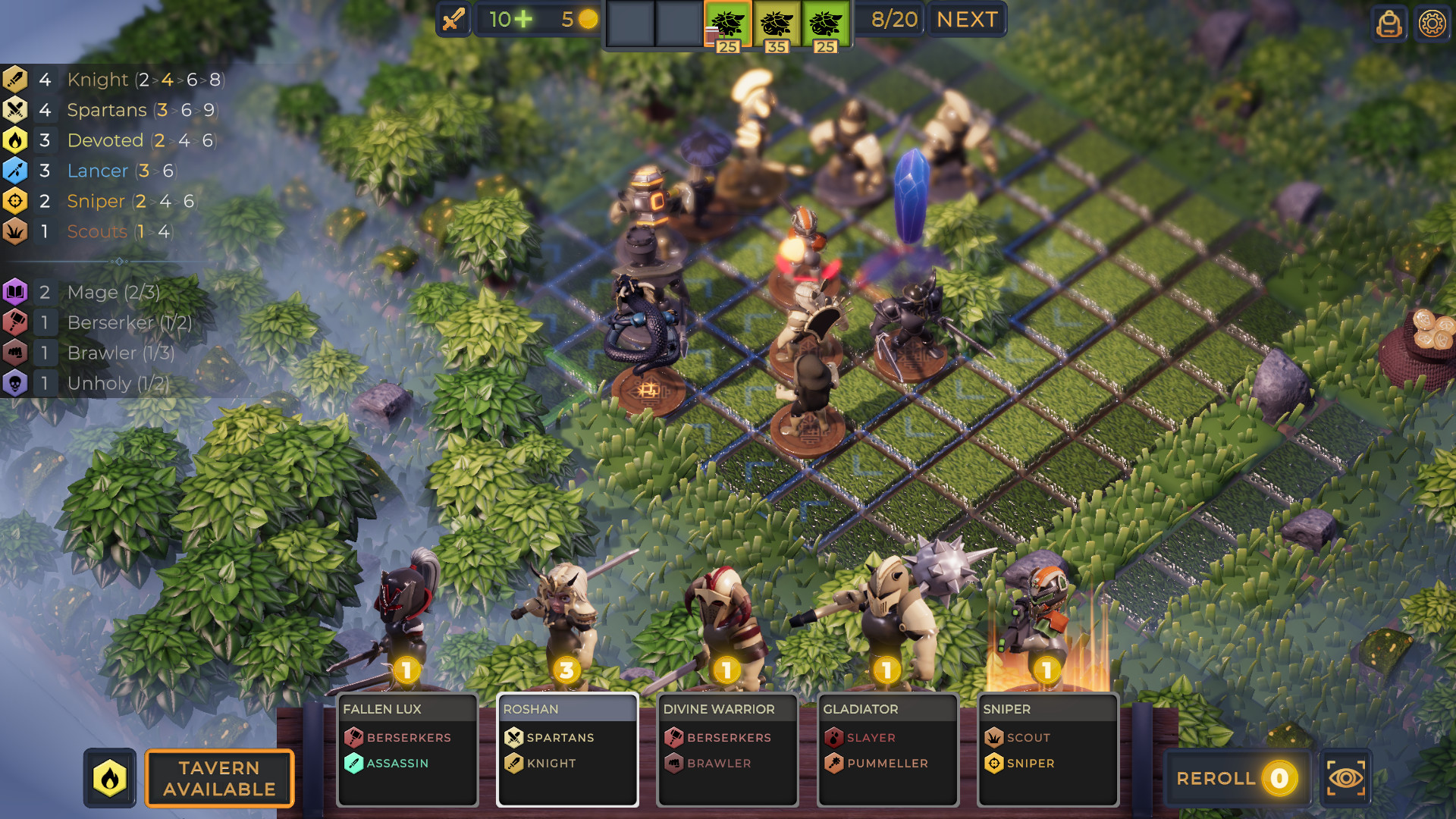The width and height of the screenshot is (1456, 819).
Task: Click the Spartans synergy icon
Action: click(x=17, y=109)
